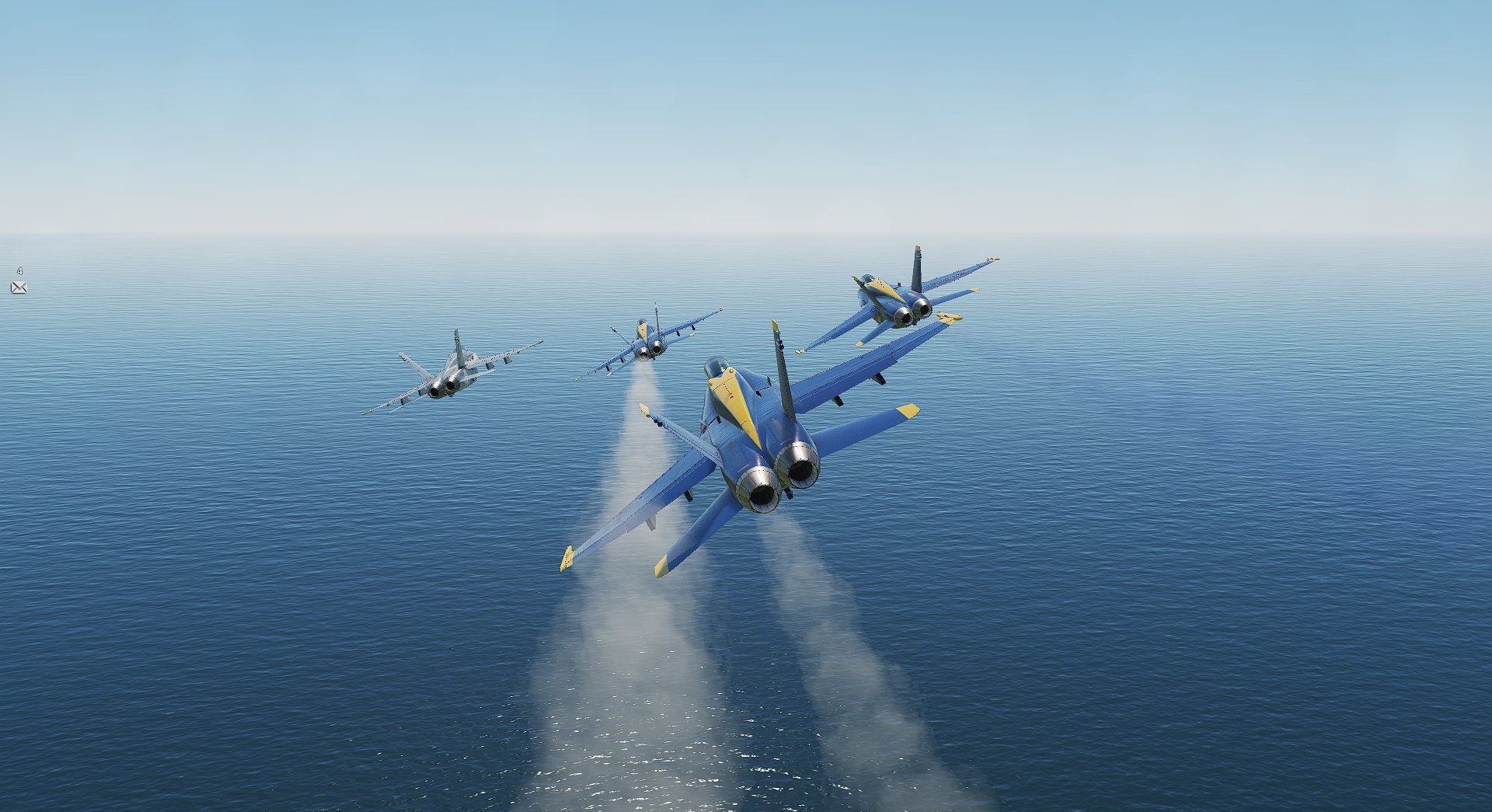The width and height of the screenshot is (1492, 812).
Task: Open the envelope message icon
Action: click(19, 288)
